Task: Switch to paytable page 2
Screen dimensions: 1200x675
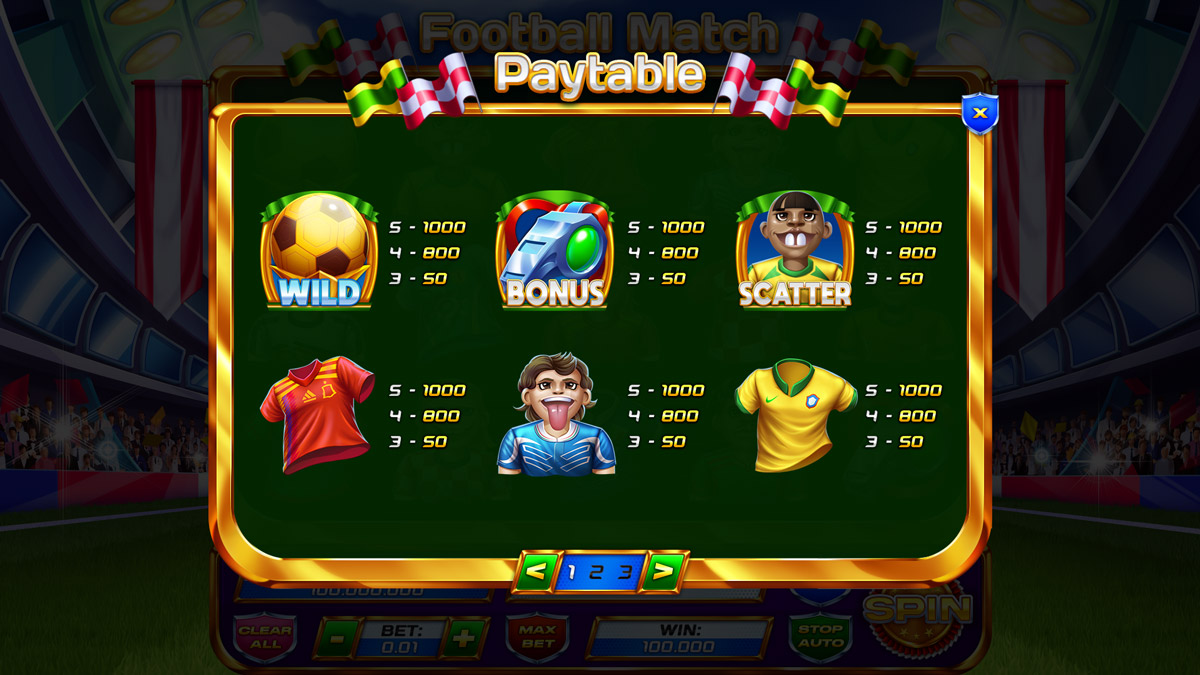Action: click(597, 573)
